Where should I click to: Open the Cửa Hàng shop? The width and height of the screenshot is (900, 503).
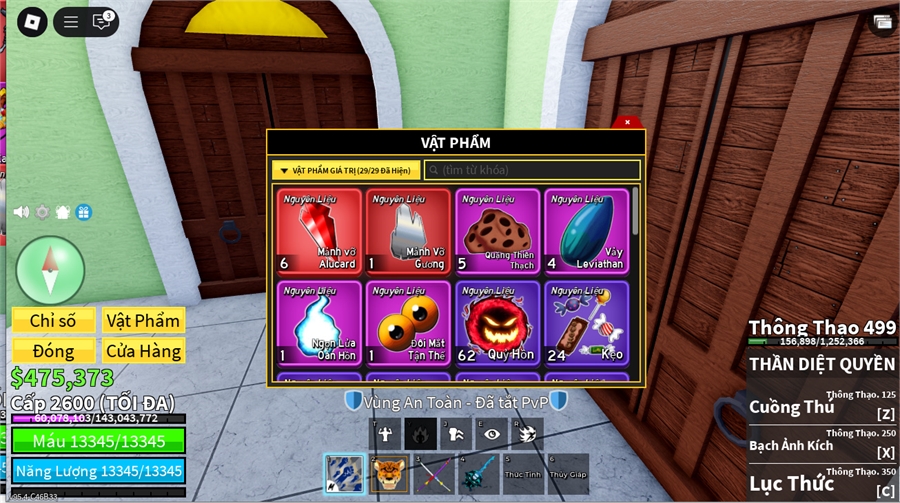coord(144,351)
